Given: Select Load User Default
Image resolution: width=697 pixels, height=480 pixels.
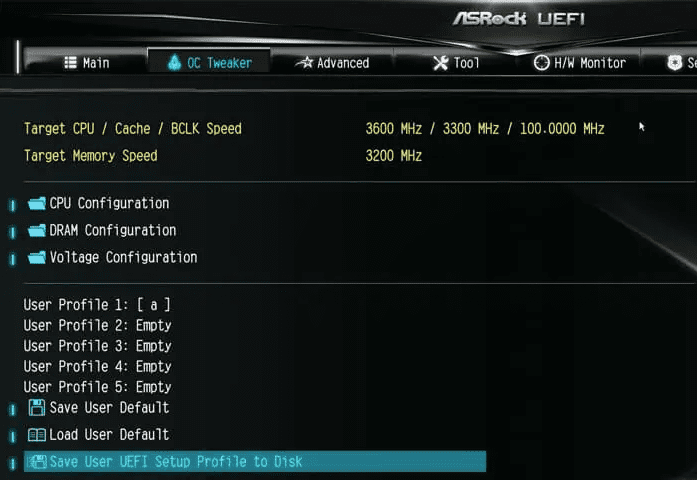Looking at the screenshot, I should 109,435.
